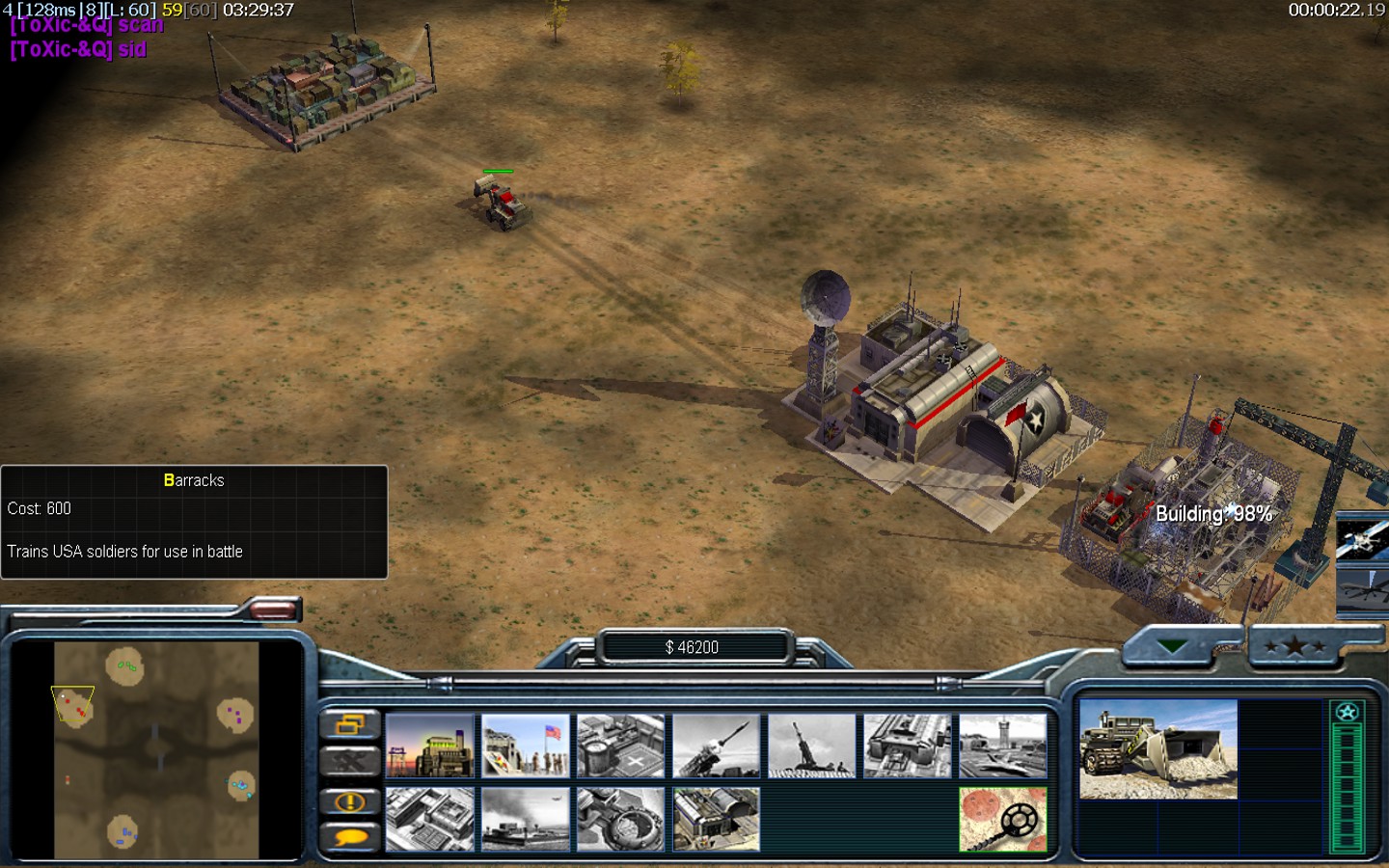Select the Patriot missile battery icon

coord(717,746)
